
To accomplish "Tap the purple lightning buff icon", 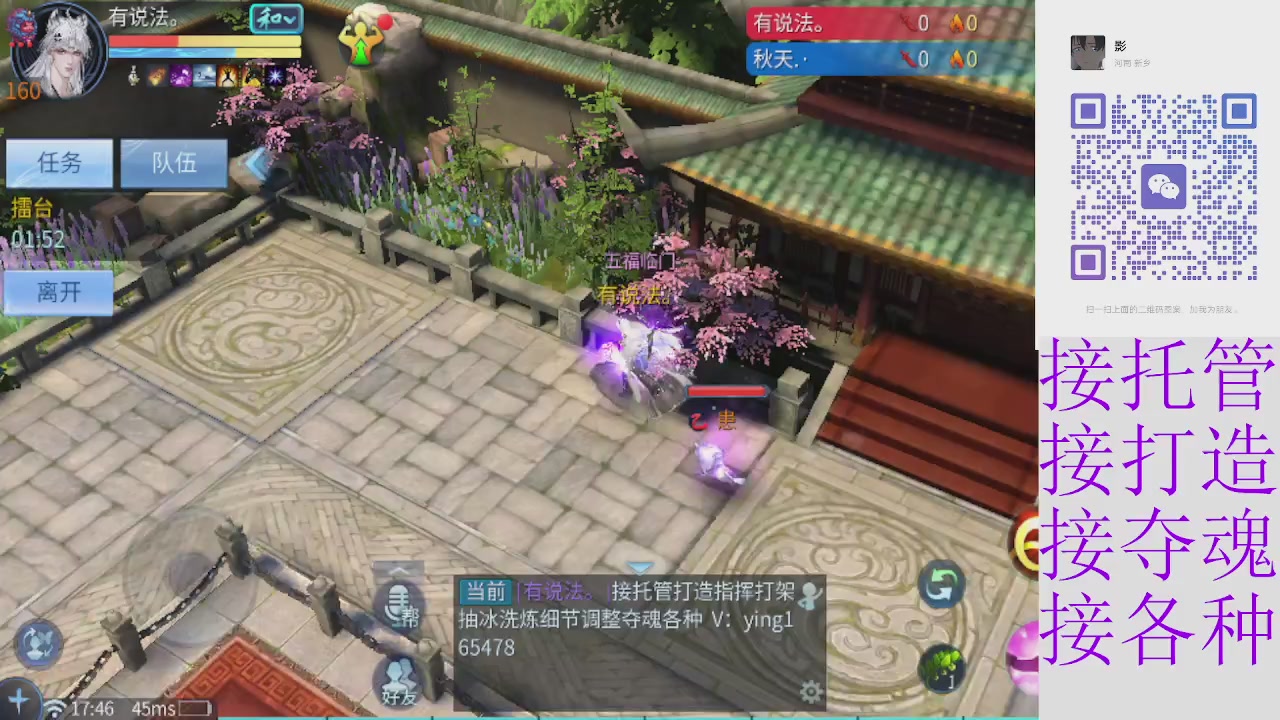I will tap(180, 75).
